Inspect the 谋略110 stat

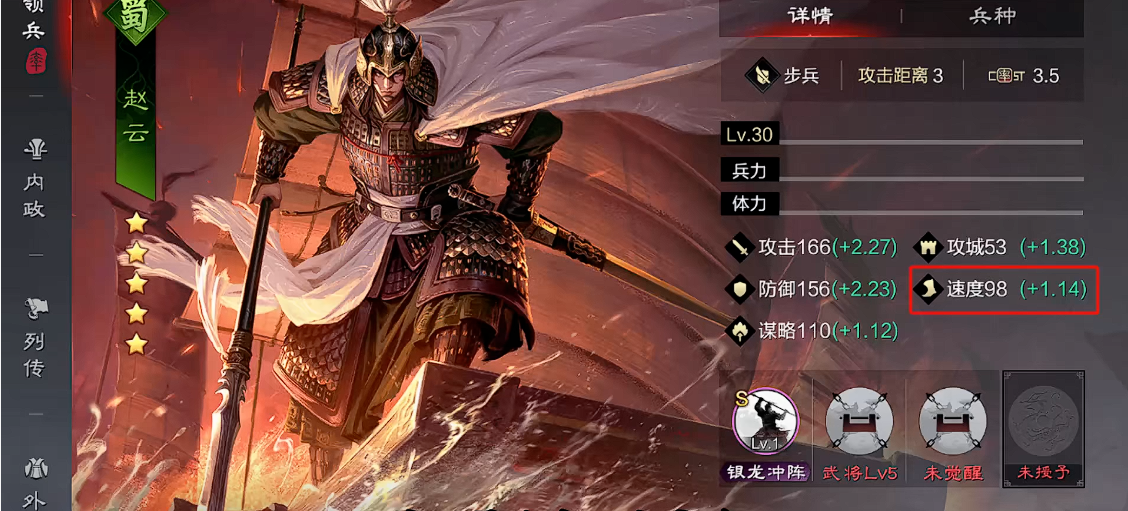pos(812,331)
